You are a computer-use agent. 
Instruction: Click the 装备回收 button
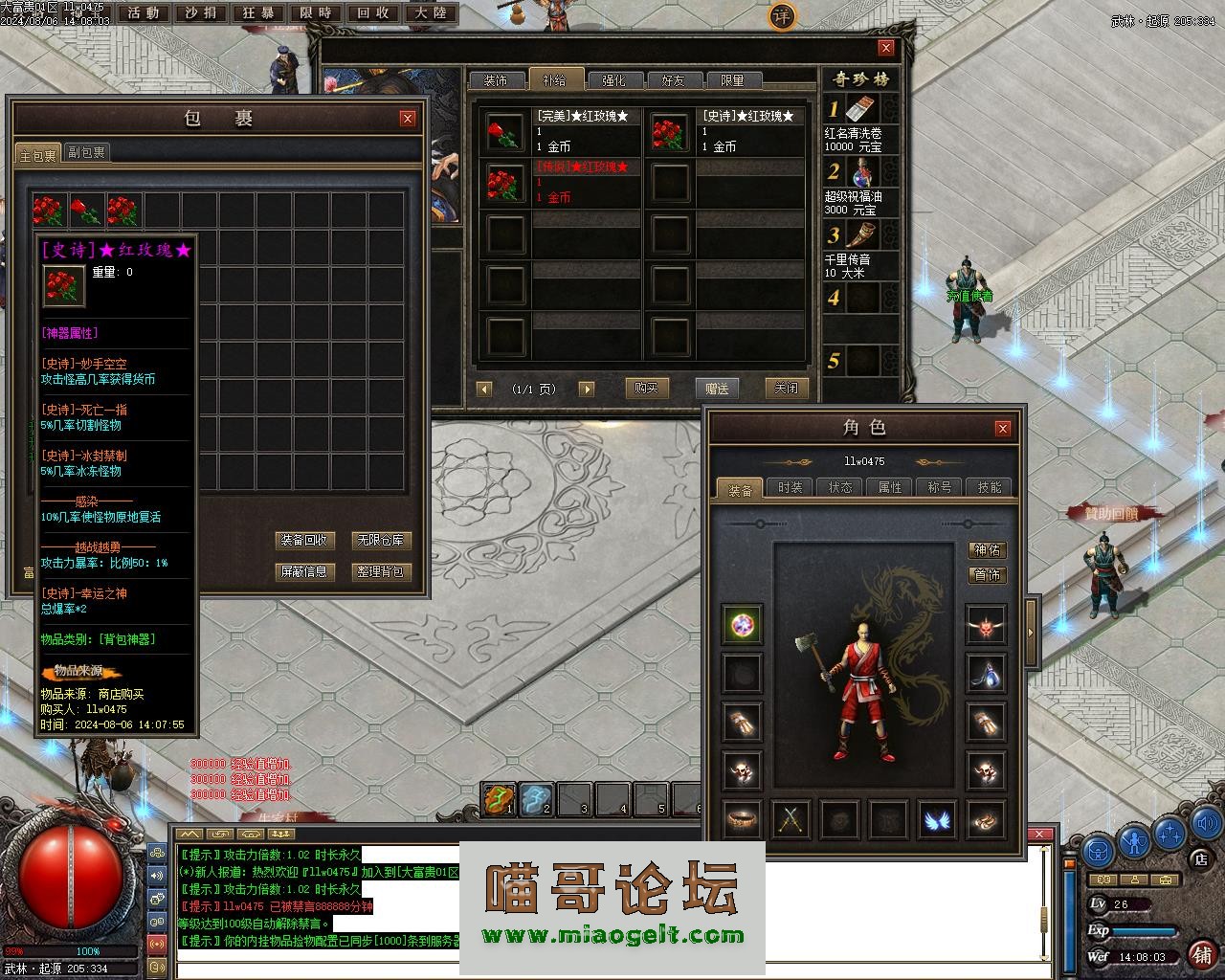point(303,540)
